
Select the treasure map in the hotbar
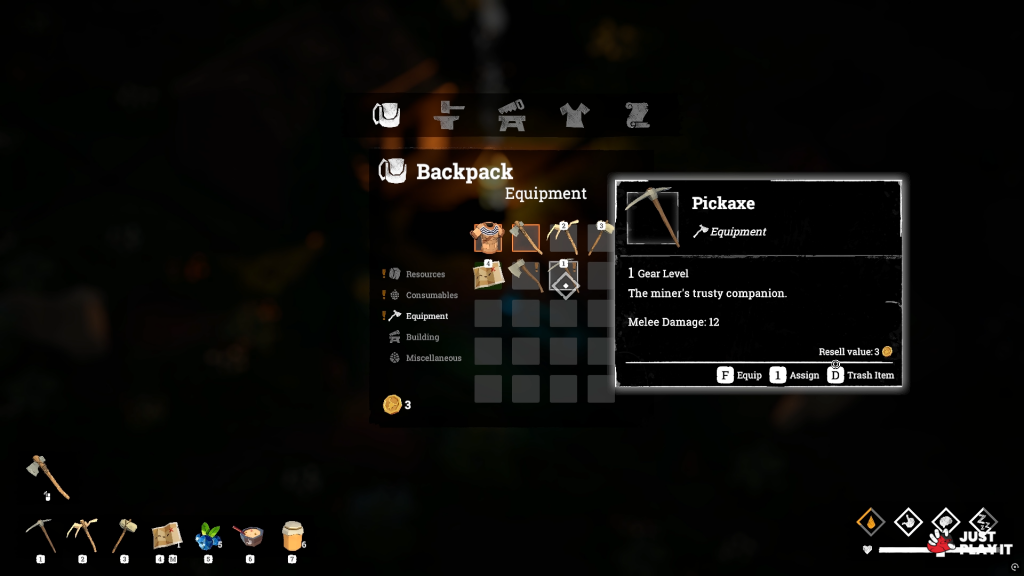tap(165, 537)
